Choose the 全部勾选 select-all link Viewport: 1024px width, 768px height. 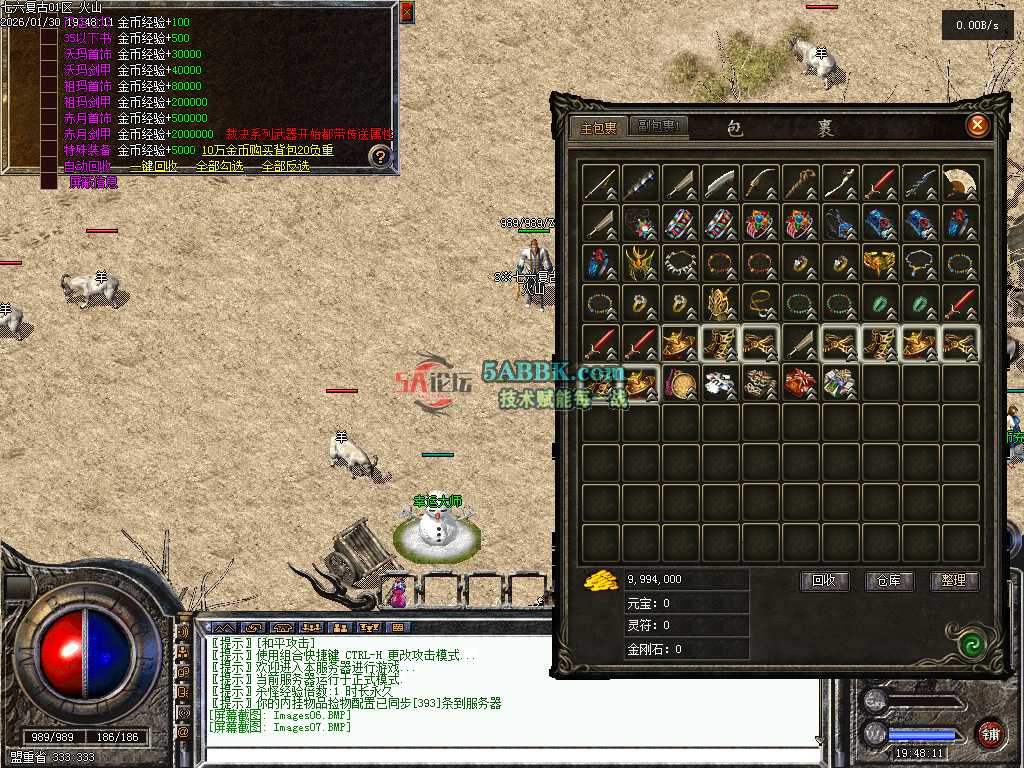click(x=219, y=166)
